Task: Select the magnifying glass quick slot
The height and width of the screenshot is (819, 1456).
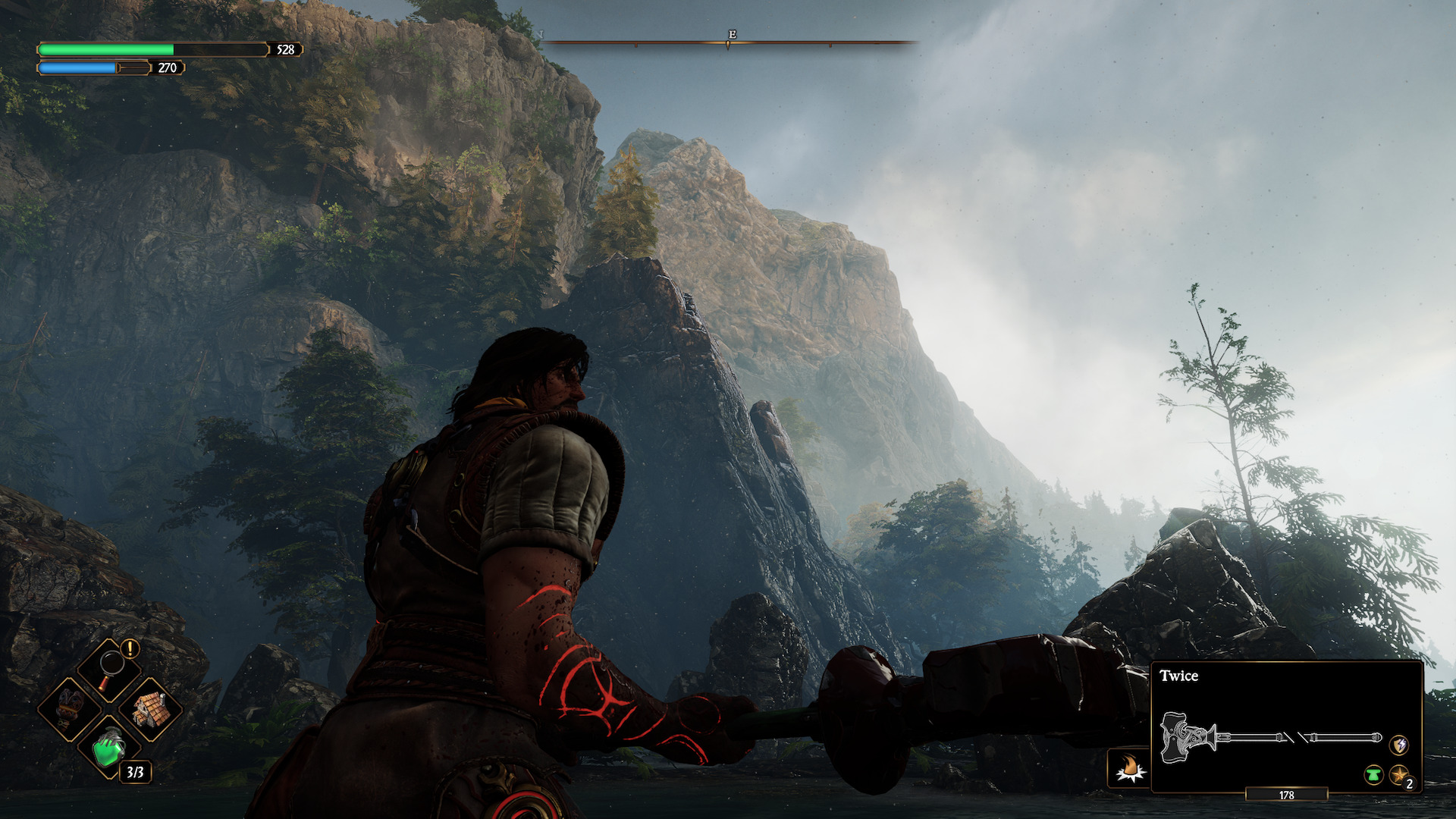Action: point(110,669)
